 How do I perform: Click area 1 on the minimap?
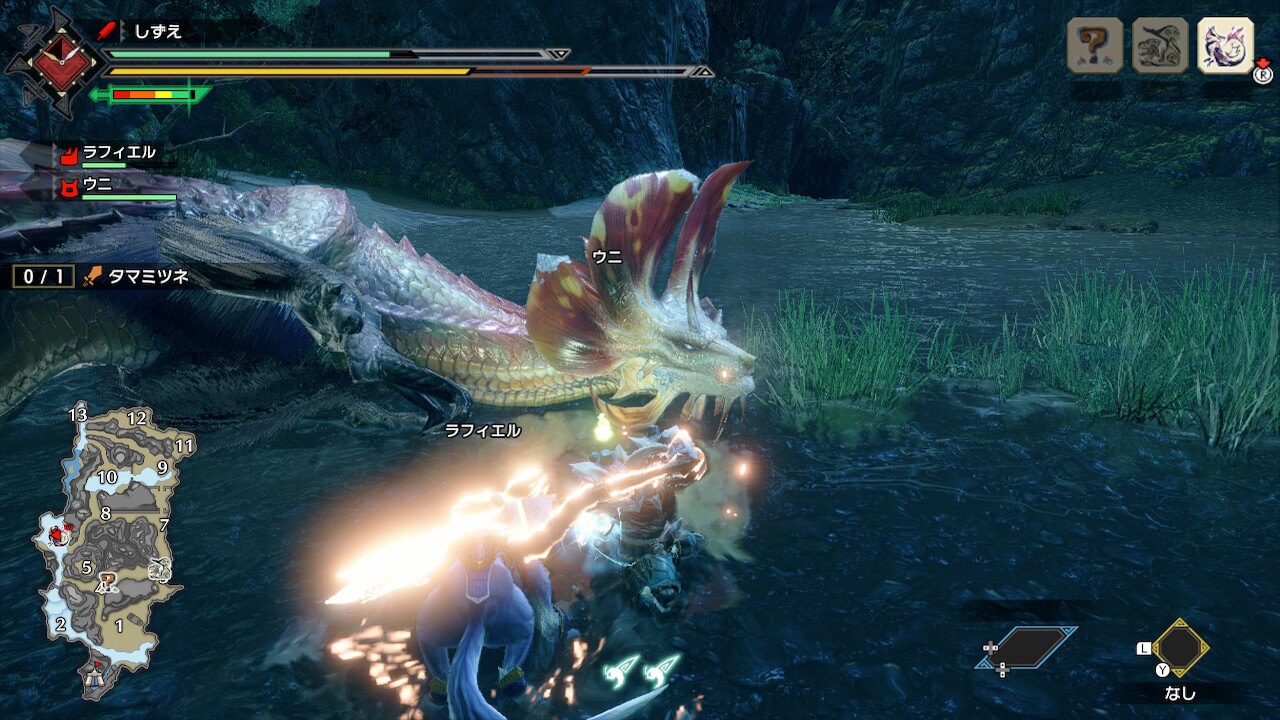coord(118,626)
